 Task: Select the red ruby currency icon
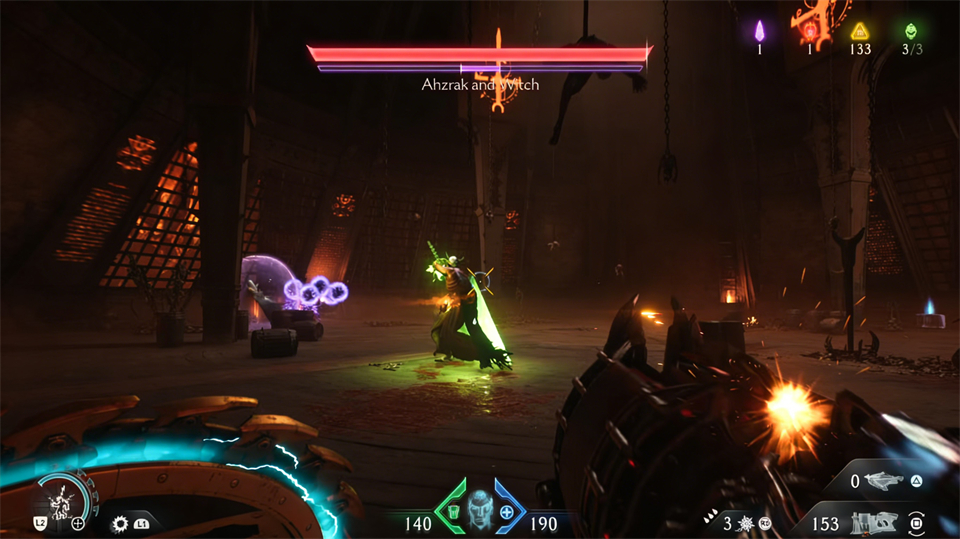[x=808, y=31]
